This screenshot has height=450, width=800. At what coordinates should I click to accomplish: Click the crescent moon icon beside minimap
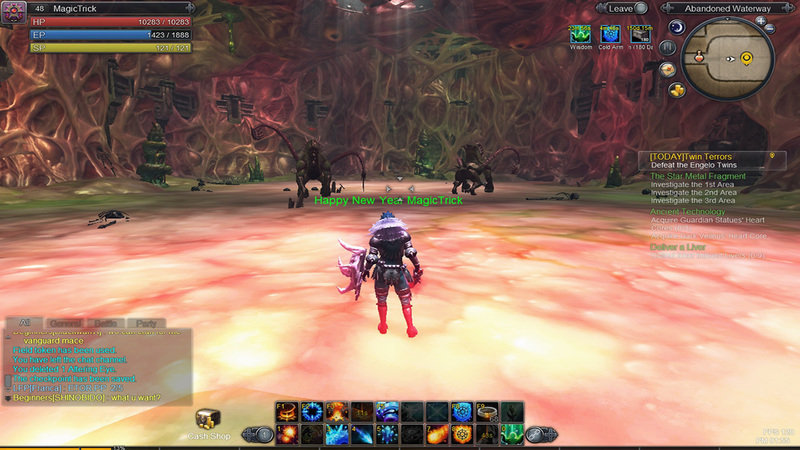coord(676,27)
